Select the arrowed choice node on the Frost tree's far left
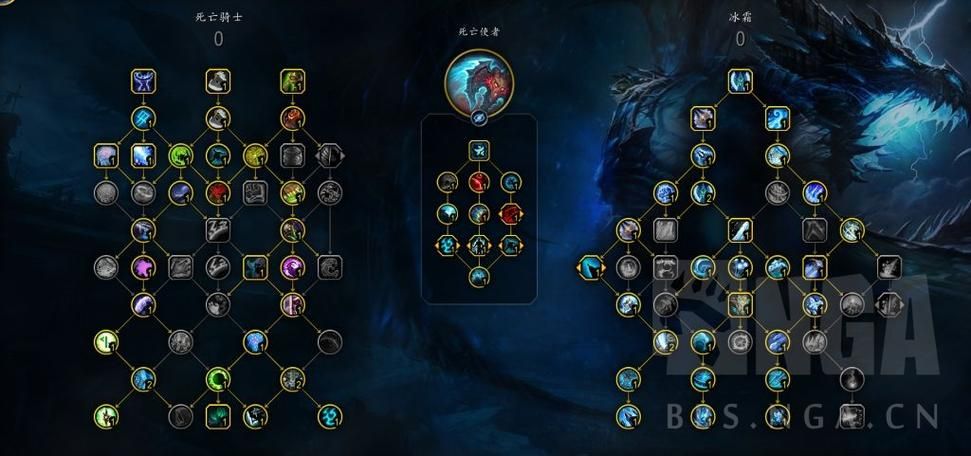 tap(590, 267)
